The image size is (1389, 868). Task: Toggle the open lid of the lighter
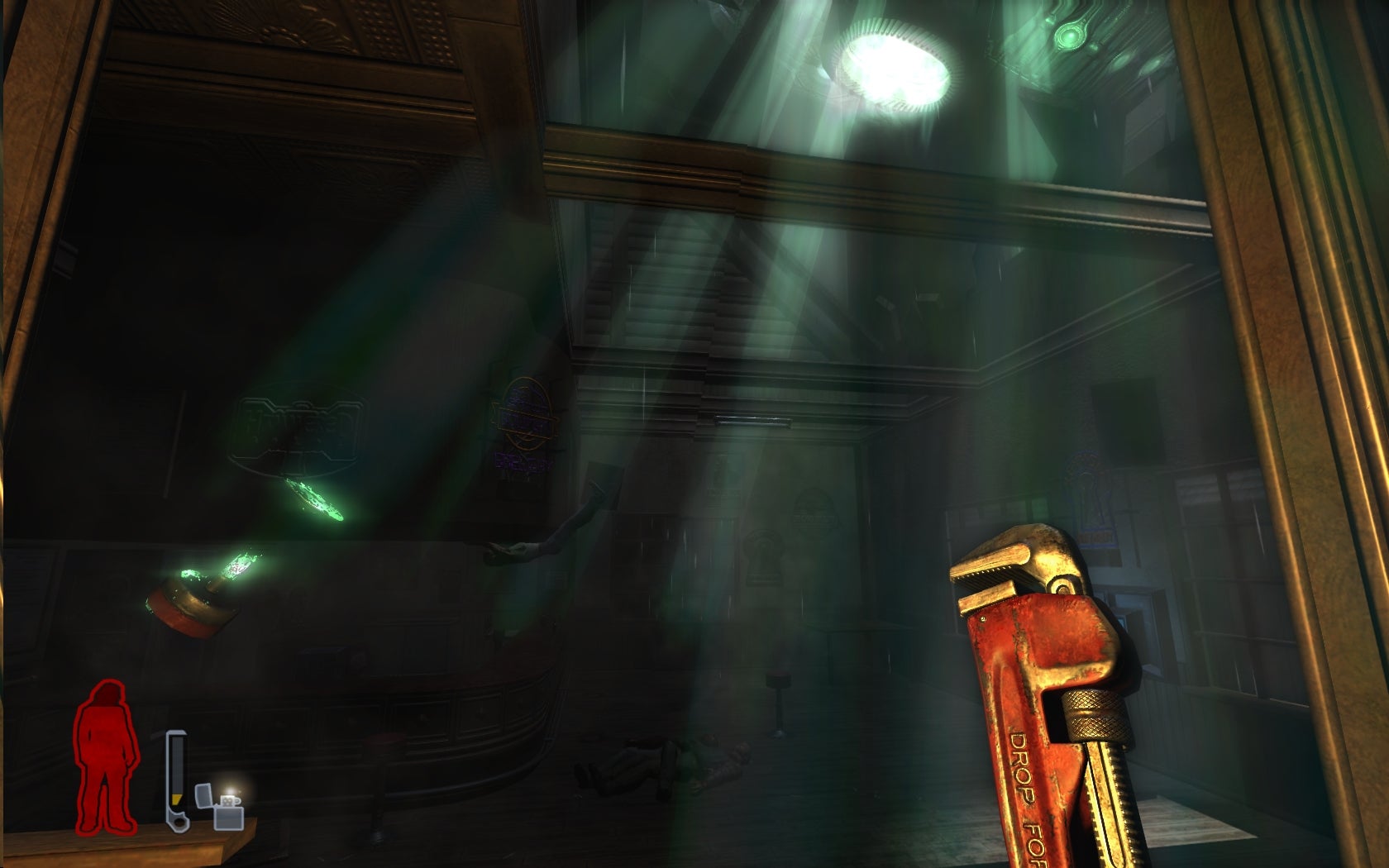point(204,795)
